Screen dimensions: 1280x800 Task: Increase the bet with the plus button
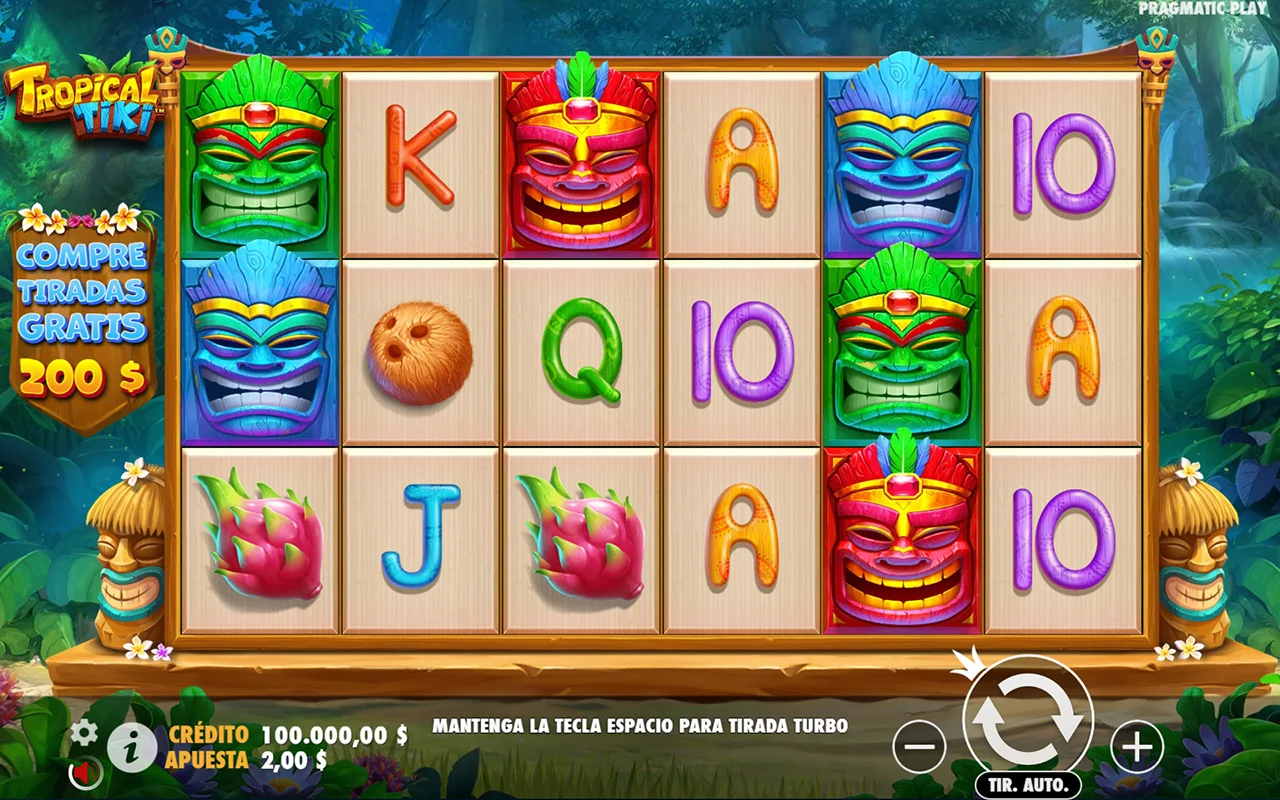1137,746
